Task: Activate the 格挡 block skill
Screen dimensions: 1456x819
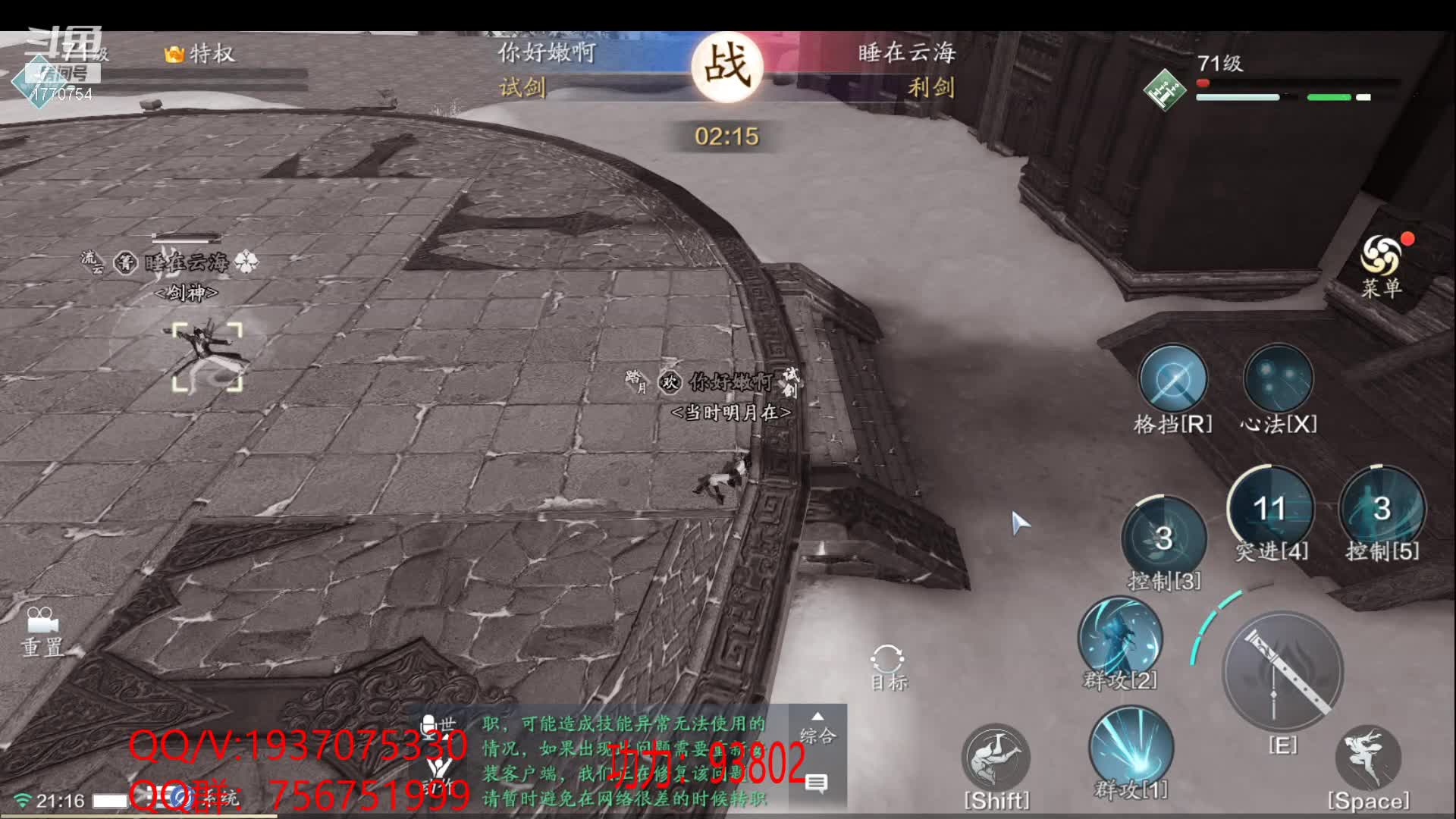Action: tap(1172, 379)
